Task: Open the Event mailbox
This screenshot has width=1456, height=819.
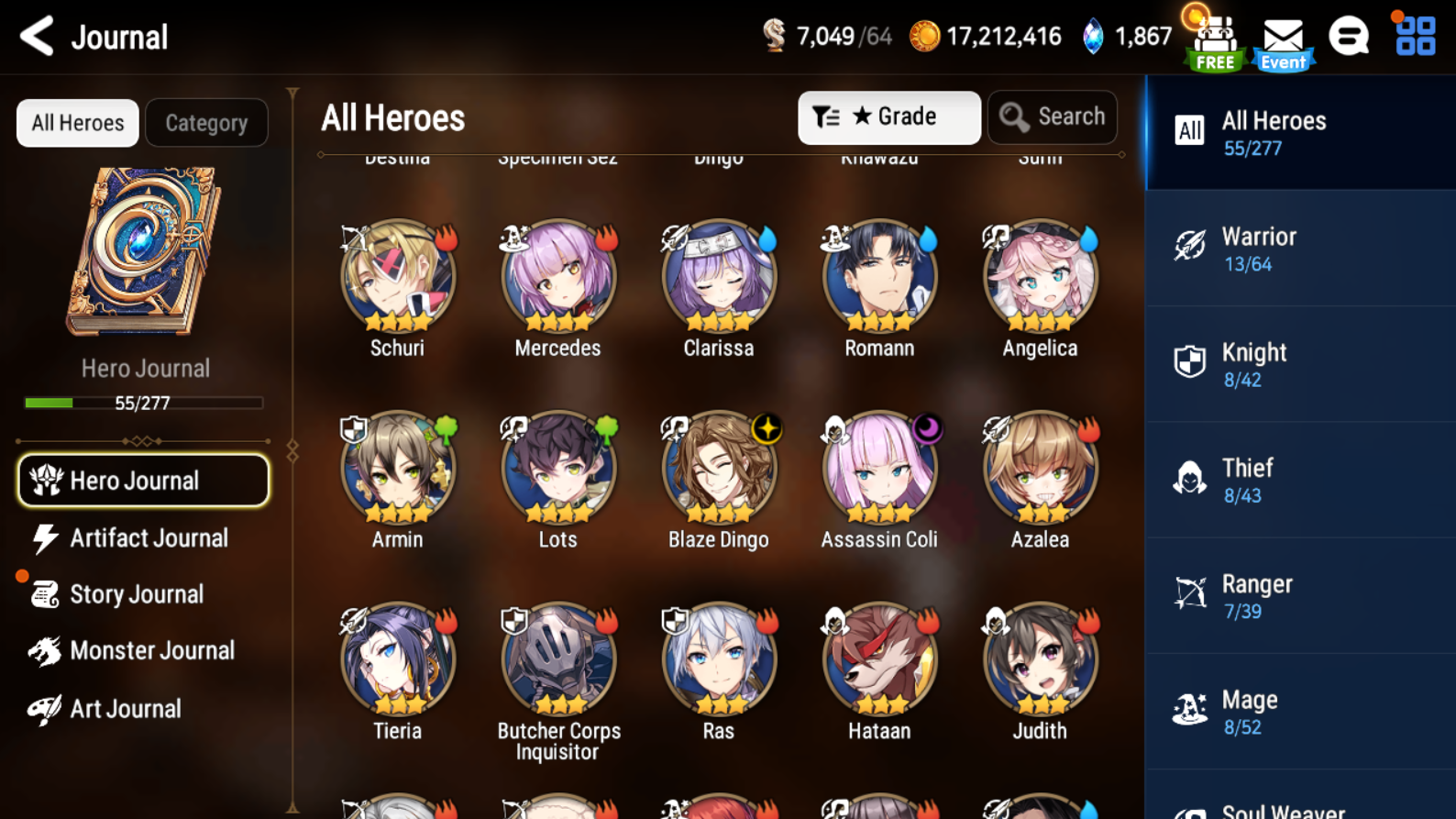Action: coord(1283,37)
